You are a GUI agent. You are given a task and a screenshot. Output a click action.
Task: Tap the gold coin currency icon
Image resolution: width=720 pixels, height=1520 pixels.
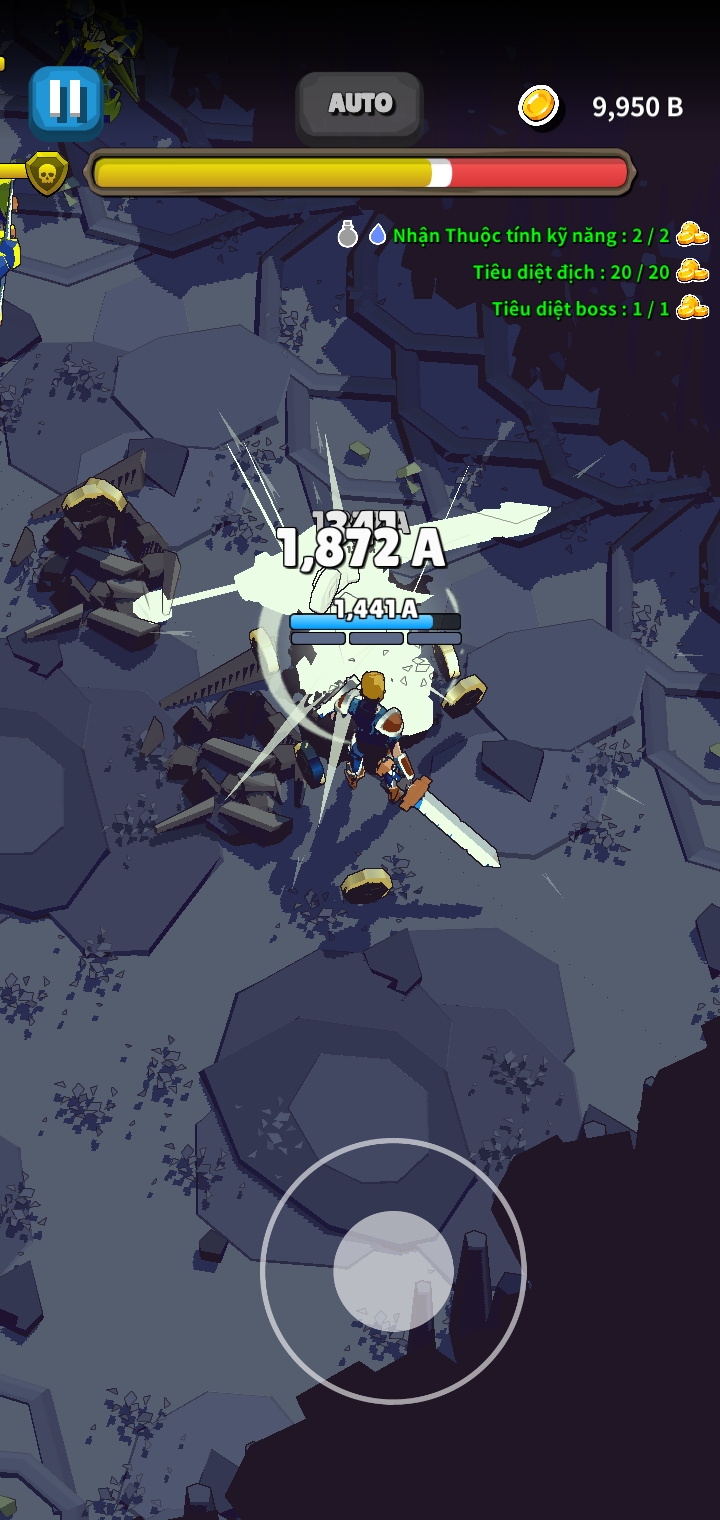coord(540,106)
